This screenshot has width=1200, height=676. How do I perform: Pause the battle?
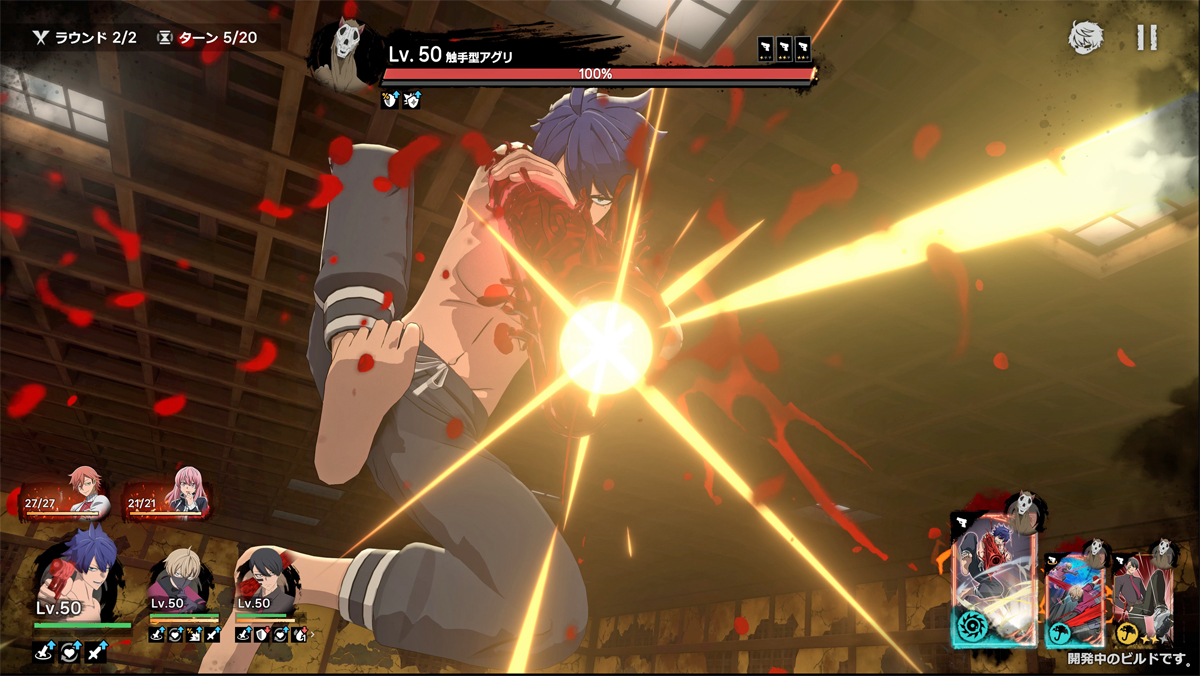coord(1146,38)
